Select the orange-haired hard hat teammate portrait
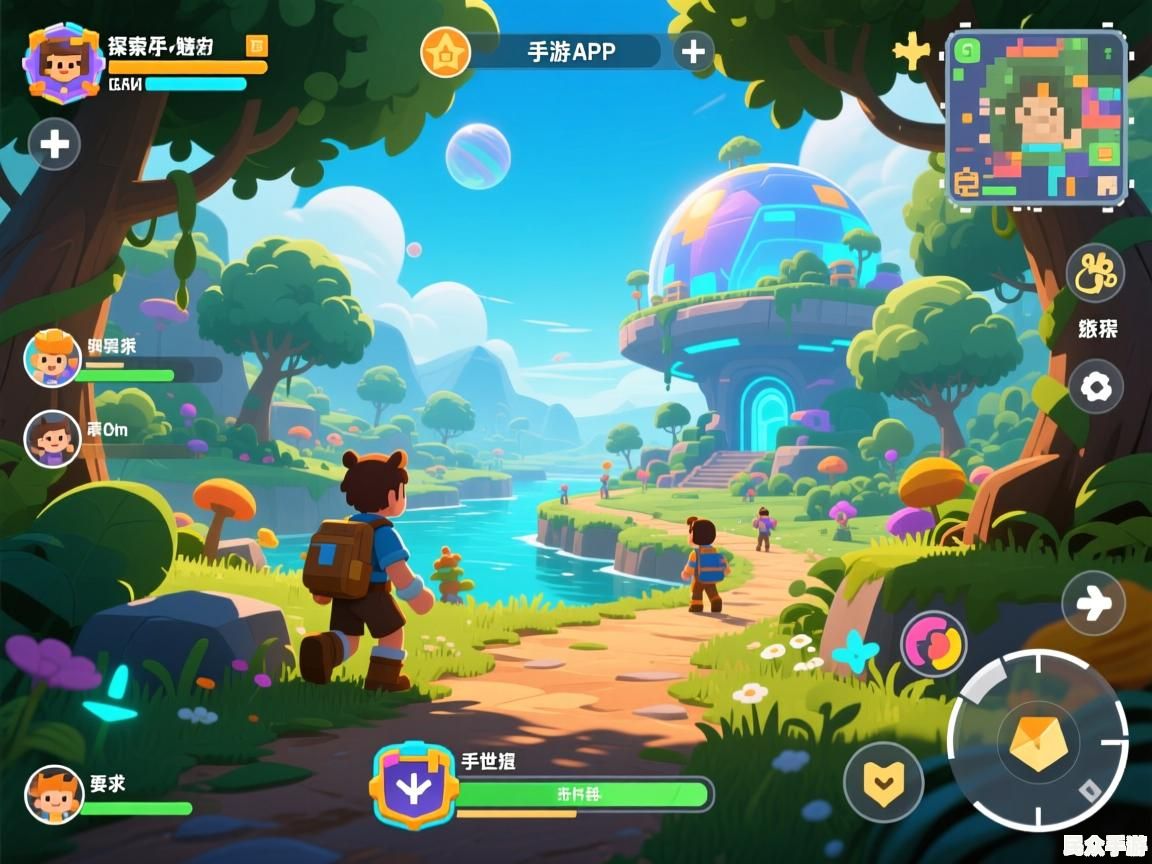 pos(52,358)
